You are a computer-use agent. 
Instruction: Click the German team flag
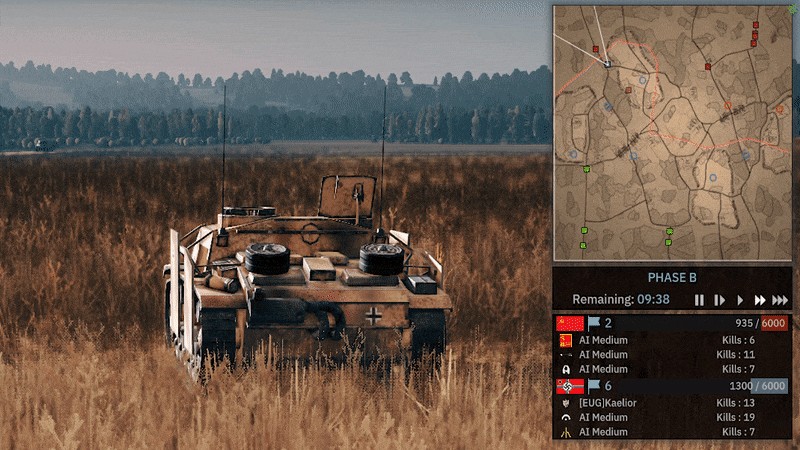coord(571,386)
